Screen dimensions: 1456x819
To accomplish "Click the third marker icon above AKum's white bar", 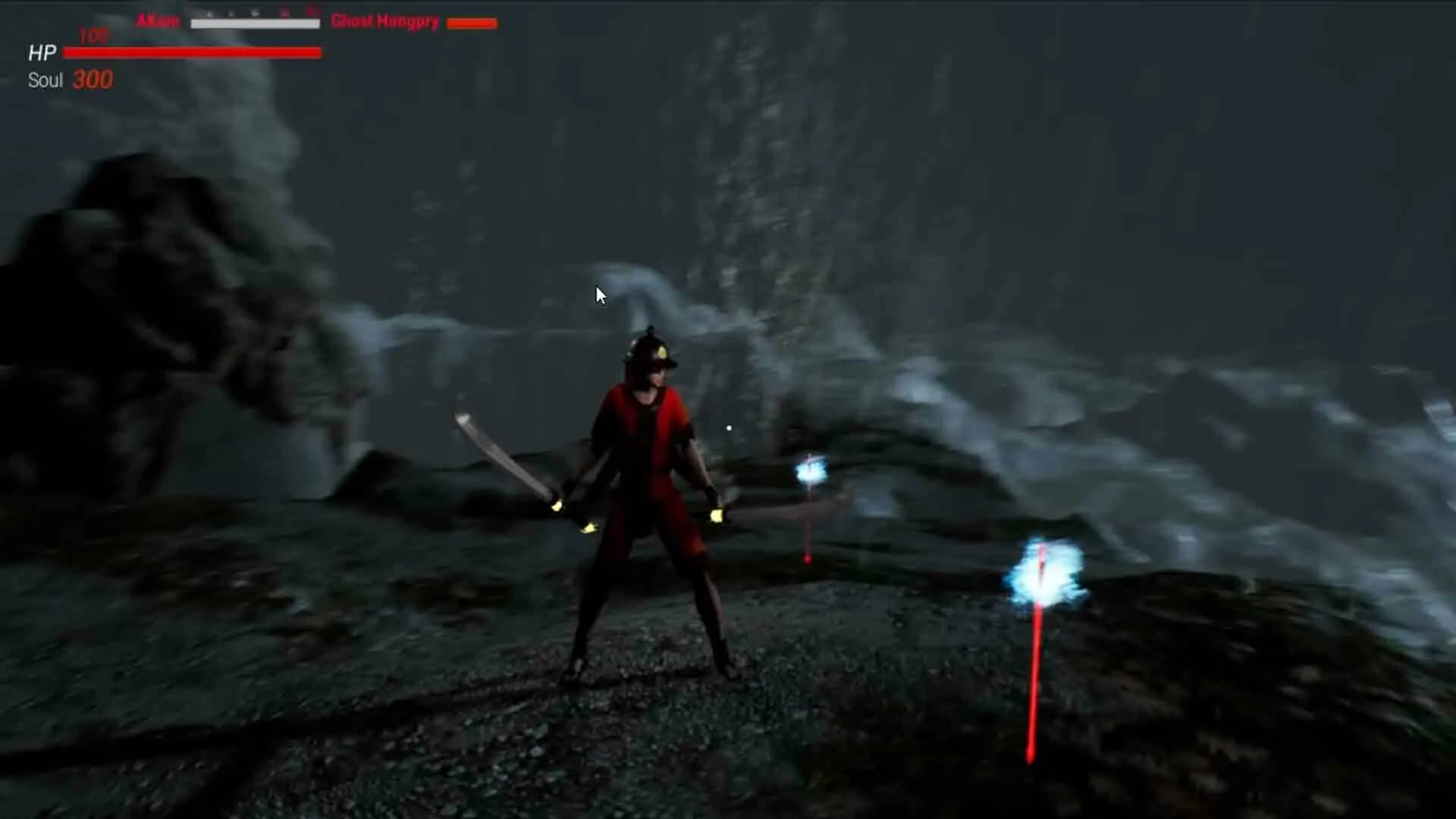I will tap(255, 13).
